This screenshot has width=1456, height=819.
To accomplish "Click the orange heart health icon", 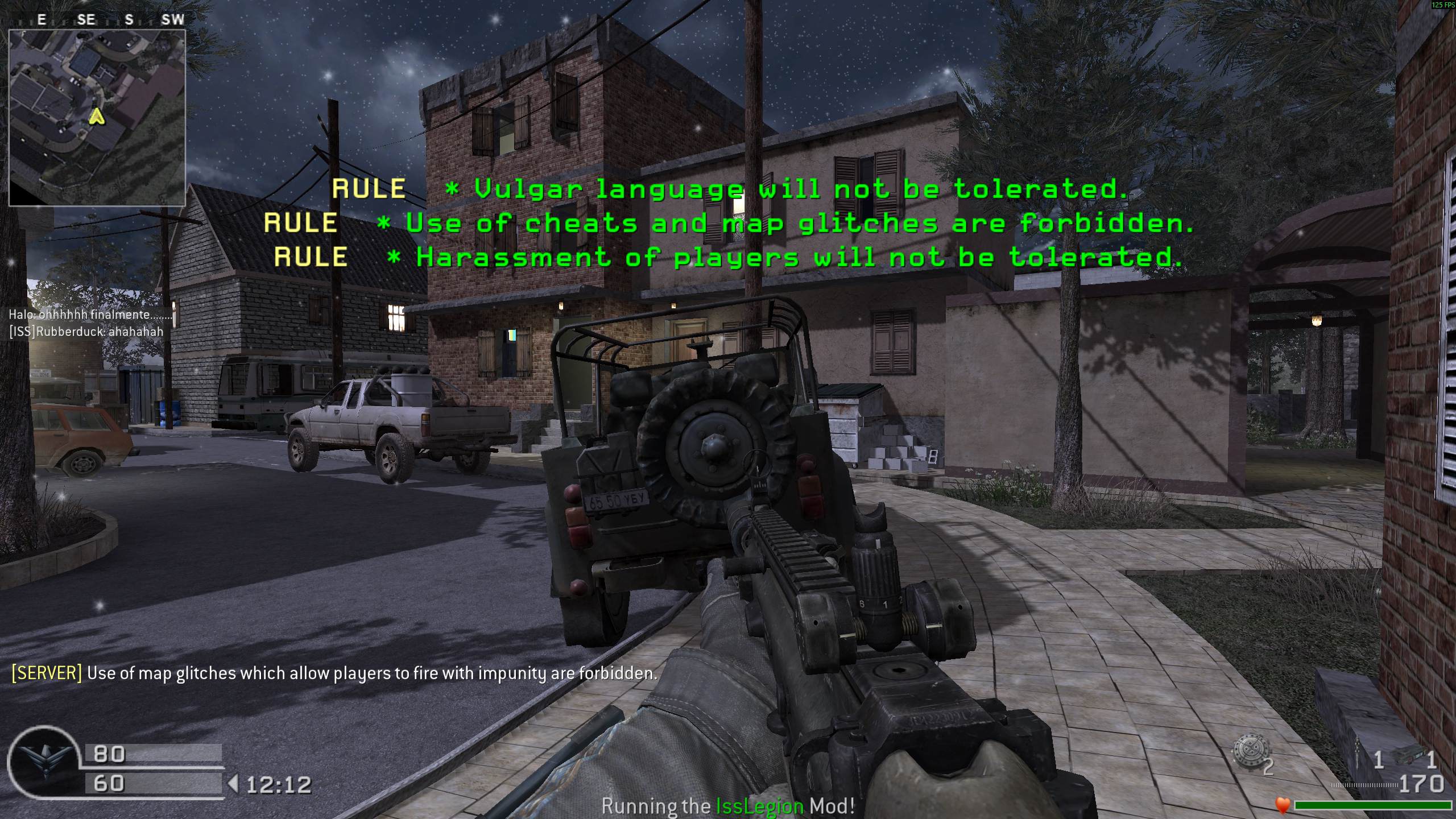I will pos(1282,805).
